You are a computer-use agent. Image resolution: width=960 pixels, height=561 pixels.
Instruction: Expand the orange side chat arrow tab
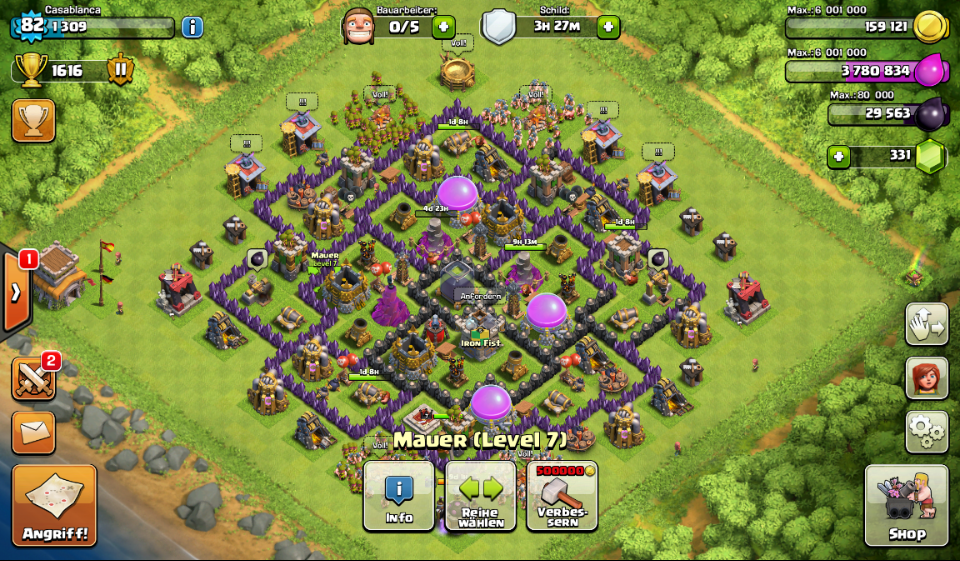coord(16,292)
